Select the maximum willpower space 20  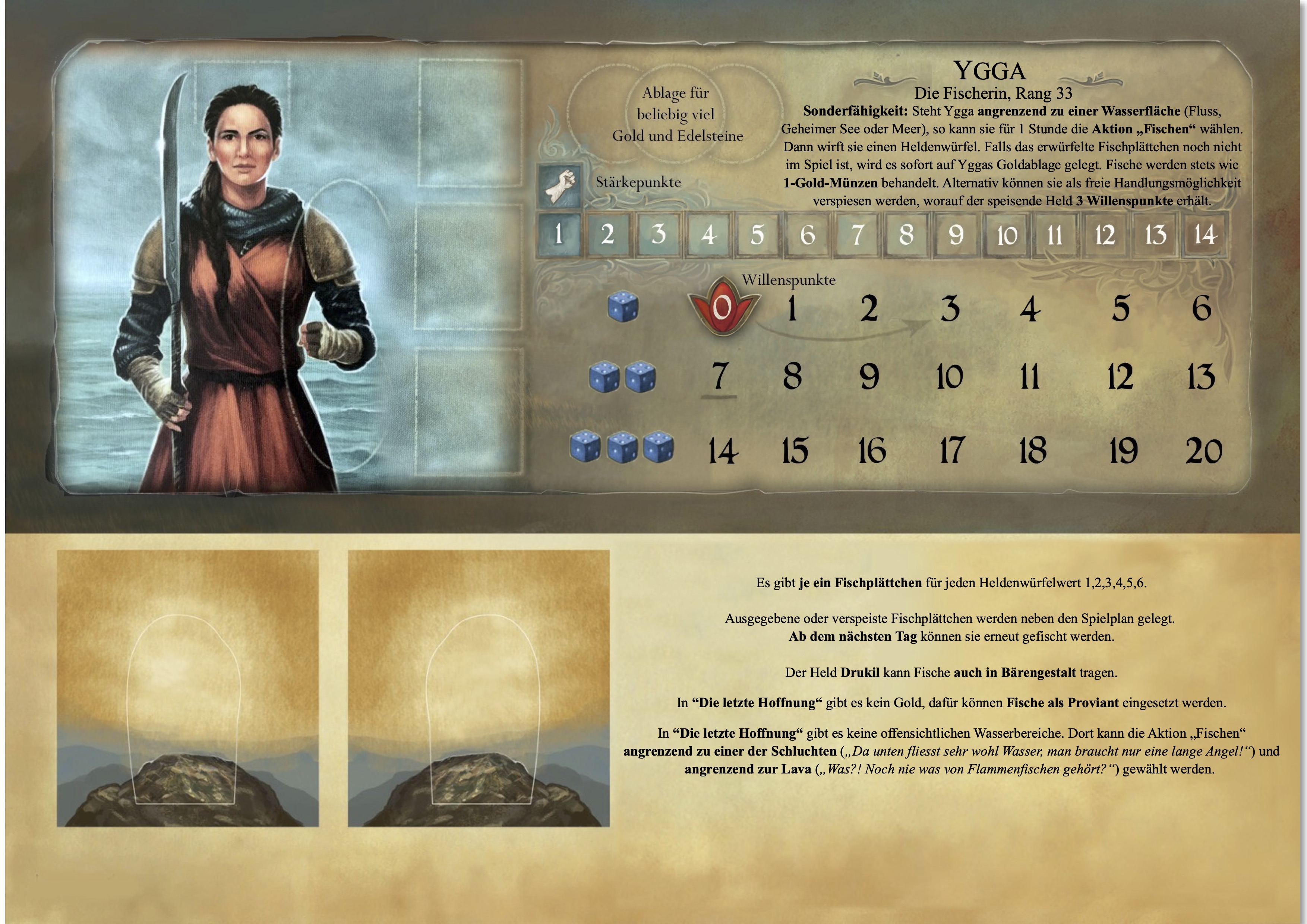click(1203, 450)
